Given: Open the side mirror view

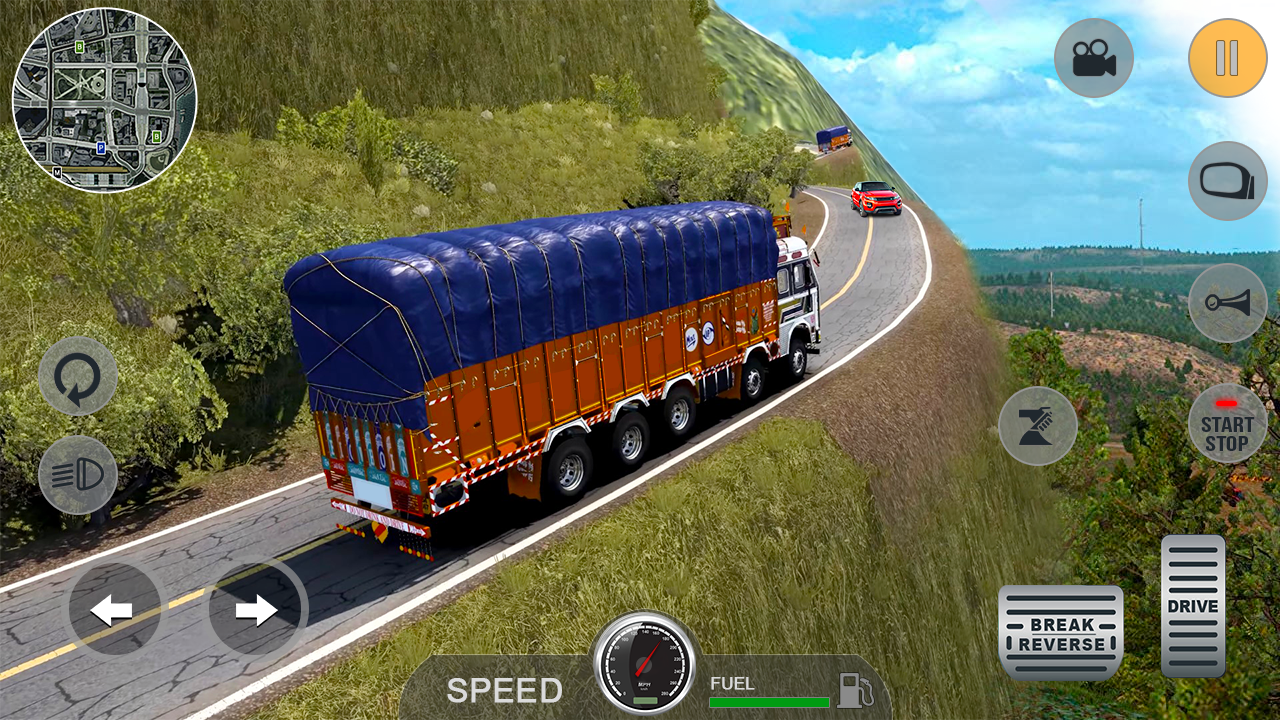Looking at the screenshot, I should 1228,181.
